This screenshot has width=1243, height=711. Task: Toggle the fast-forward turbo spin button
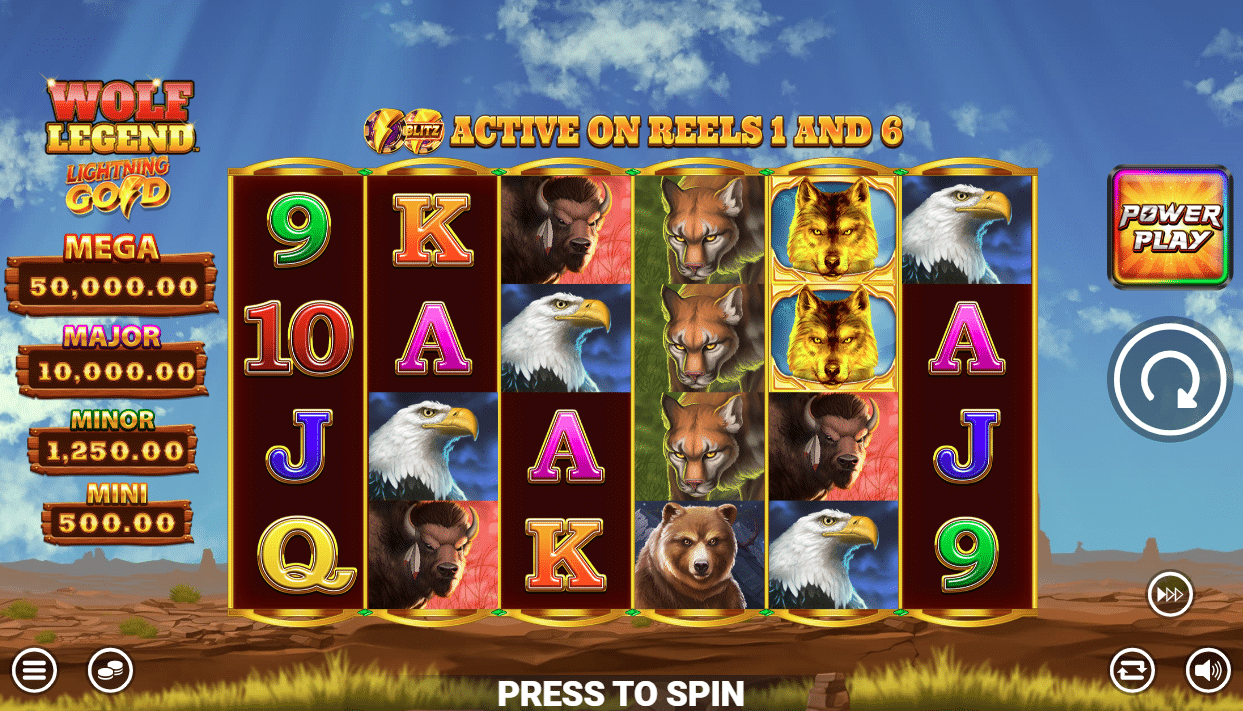tap(1169, 594)
